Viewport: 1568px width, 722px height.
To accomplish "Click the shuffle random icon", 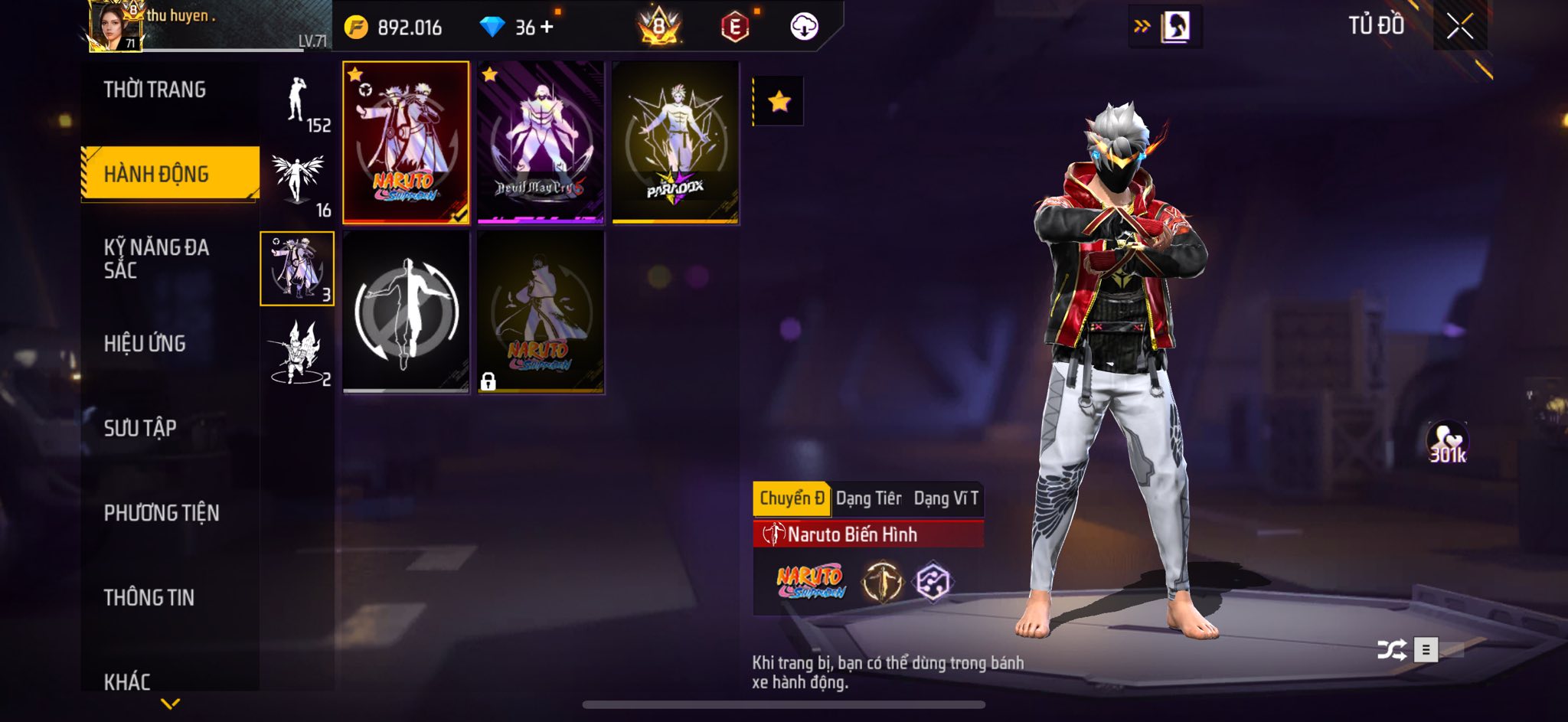I will [x=1391, y=650].
